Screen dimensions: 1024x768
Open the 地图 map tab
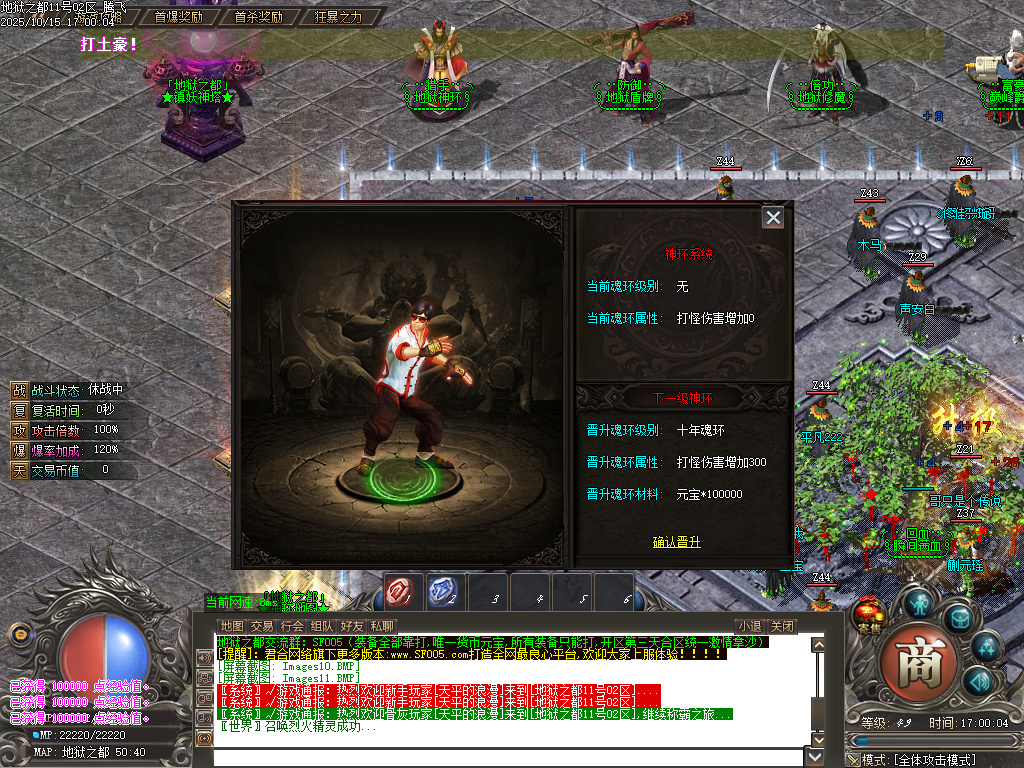click(232, 626)
